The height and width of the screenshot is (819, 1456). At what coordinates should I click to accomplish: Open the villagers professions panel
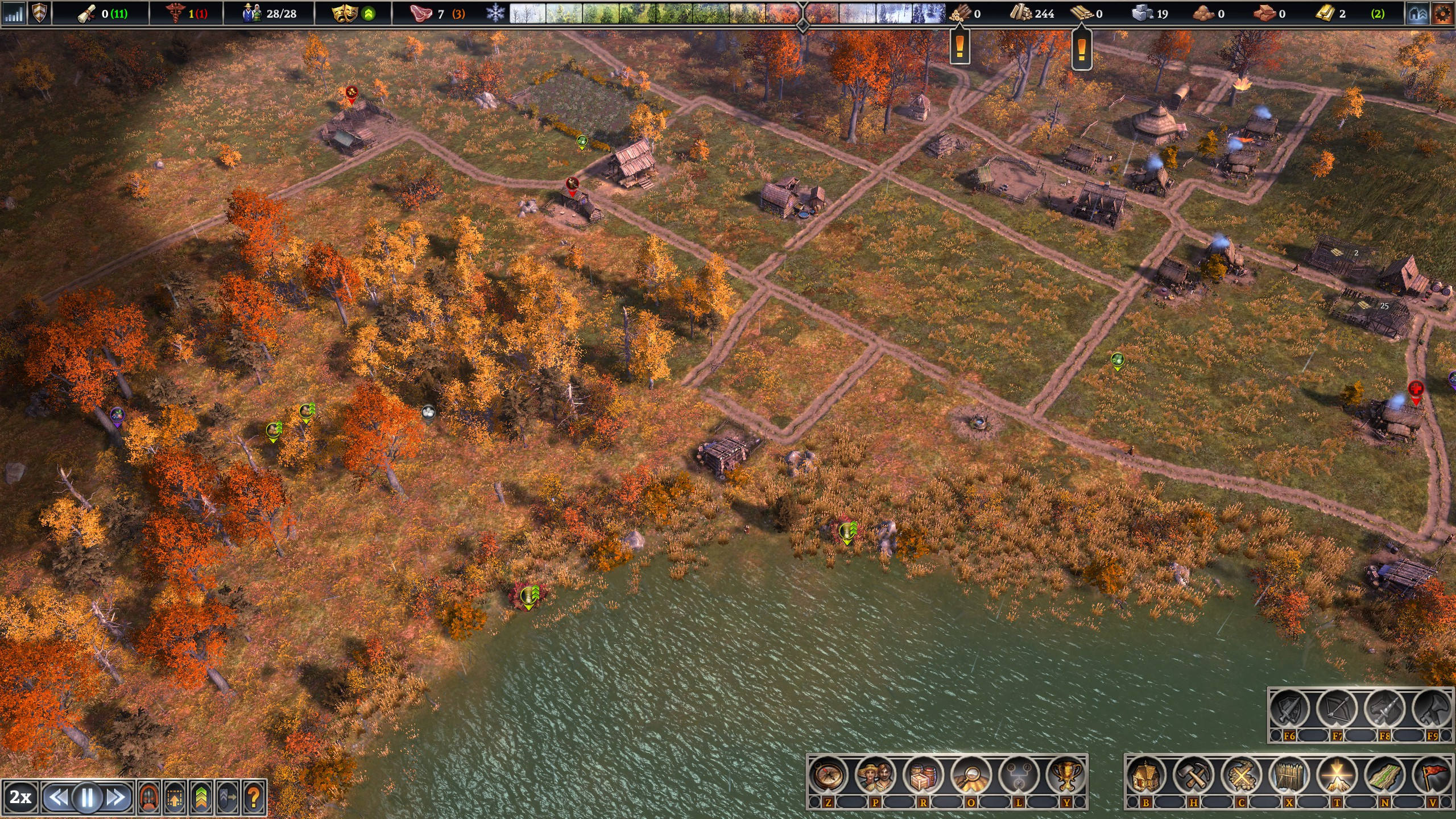tap(876, 776)
